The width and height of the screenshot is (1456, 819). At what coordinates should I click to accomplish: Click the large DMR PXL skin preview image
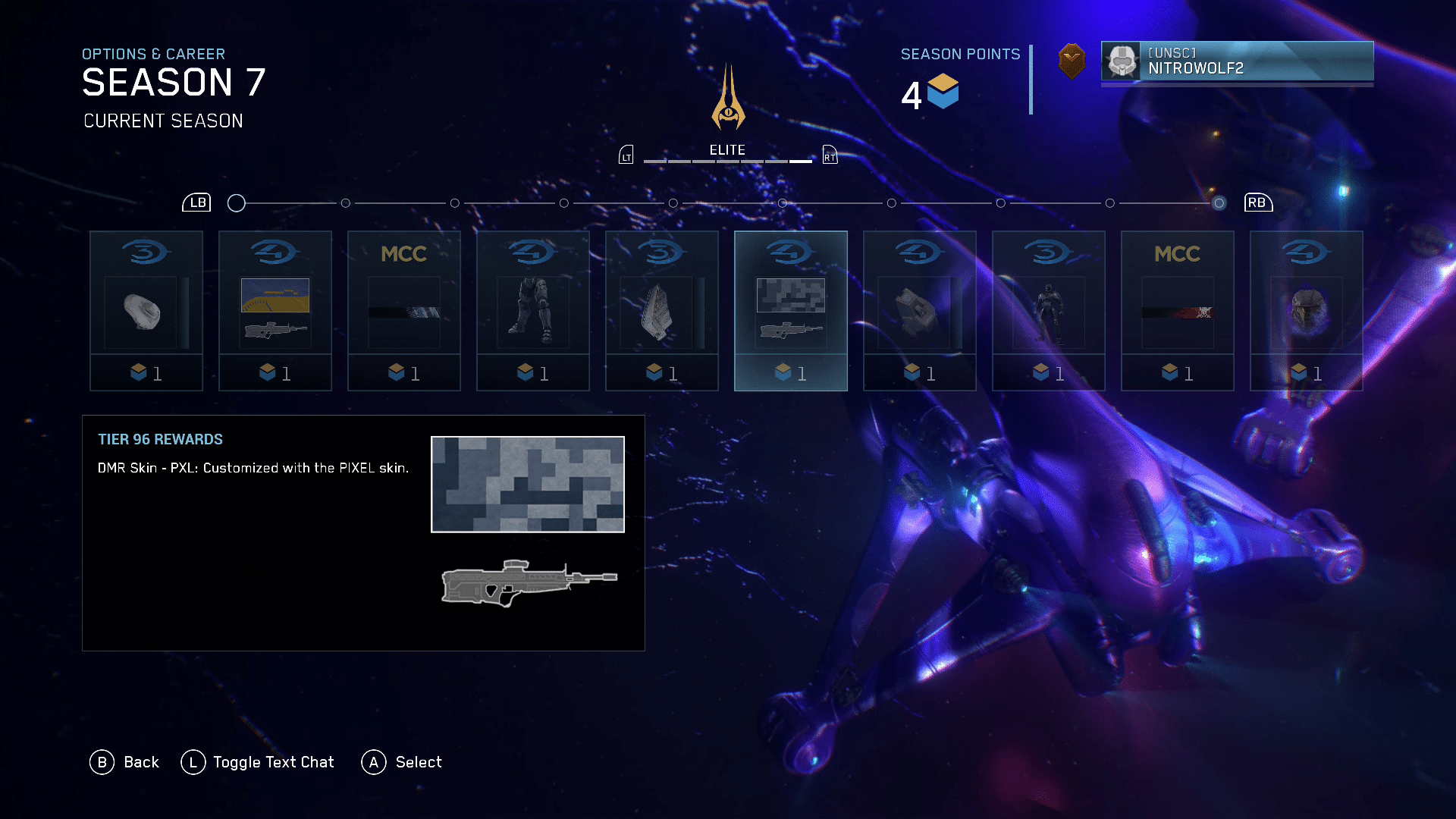528,485
